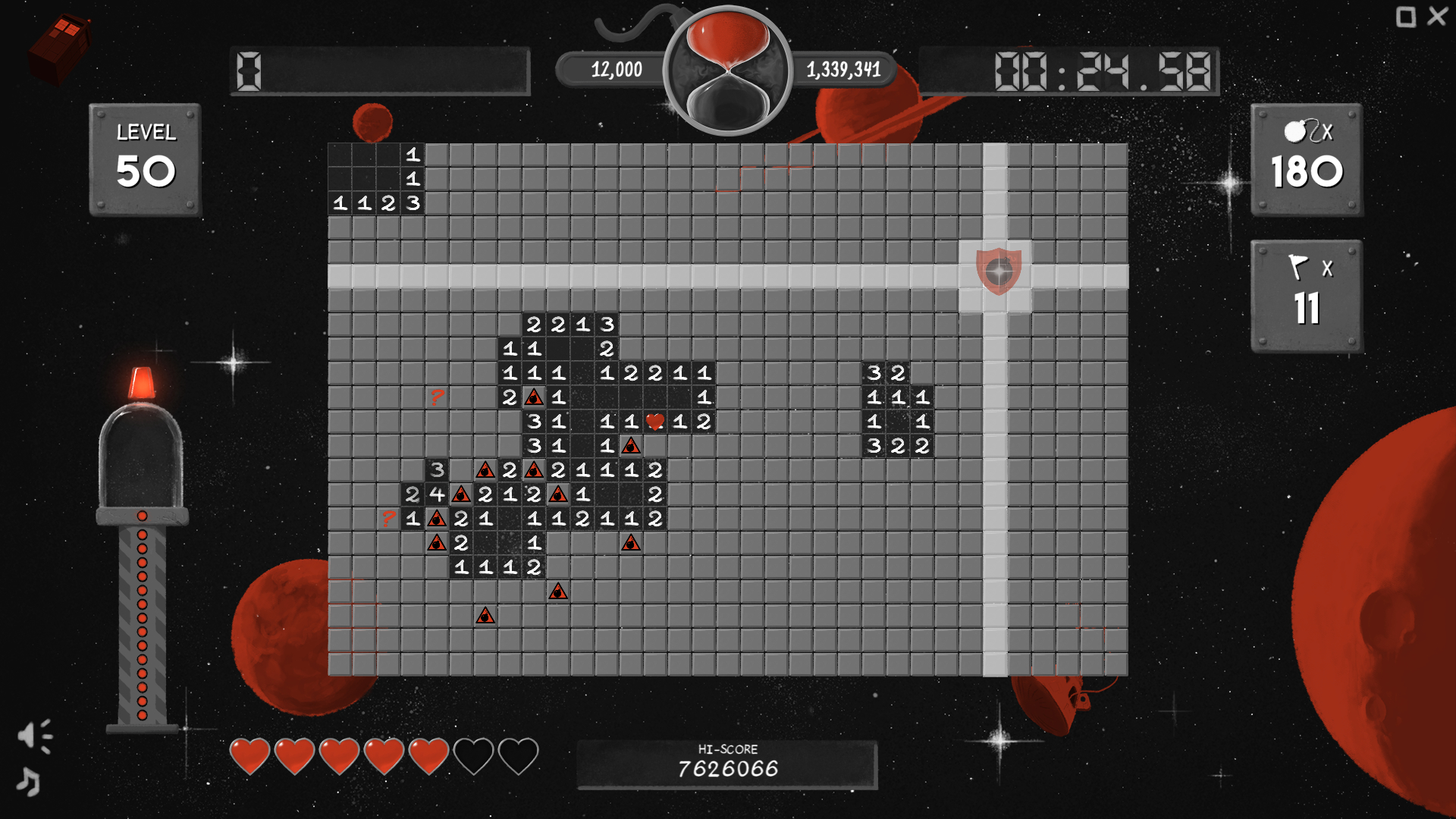Screen dimensions: 1456x819
Task: Click the second red question mark tile
Action: click(389, 519)
